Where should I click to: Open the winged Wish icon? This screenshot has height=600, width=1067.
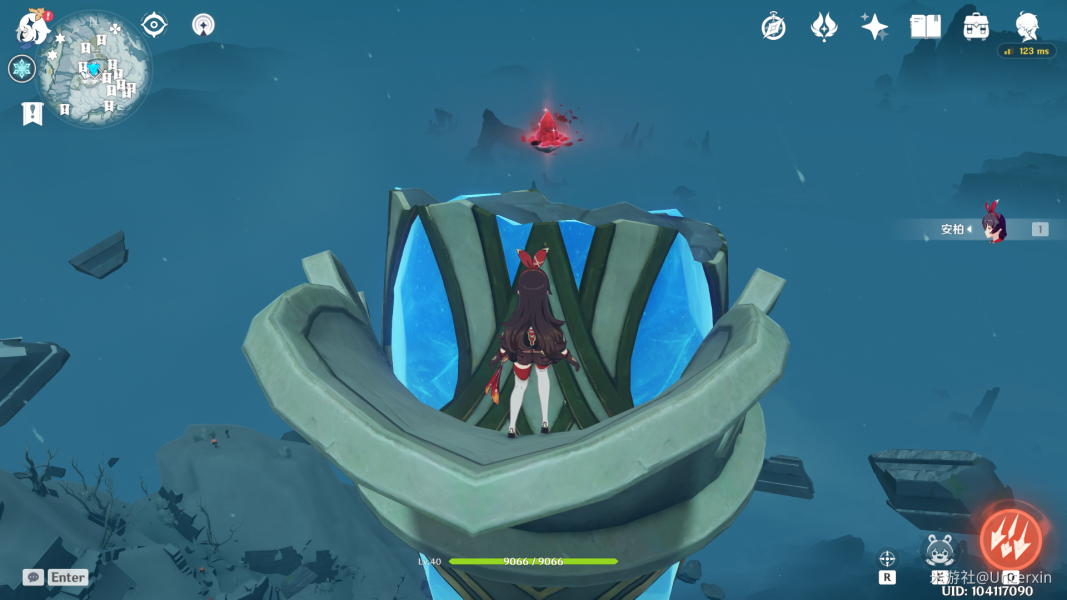pos(823,27)
